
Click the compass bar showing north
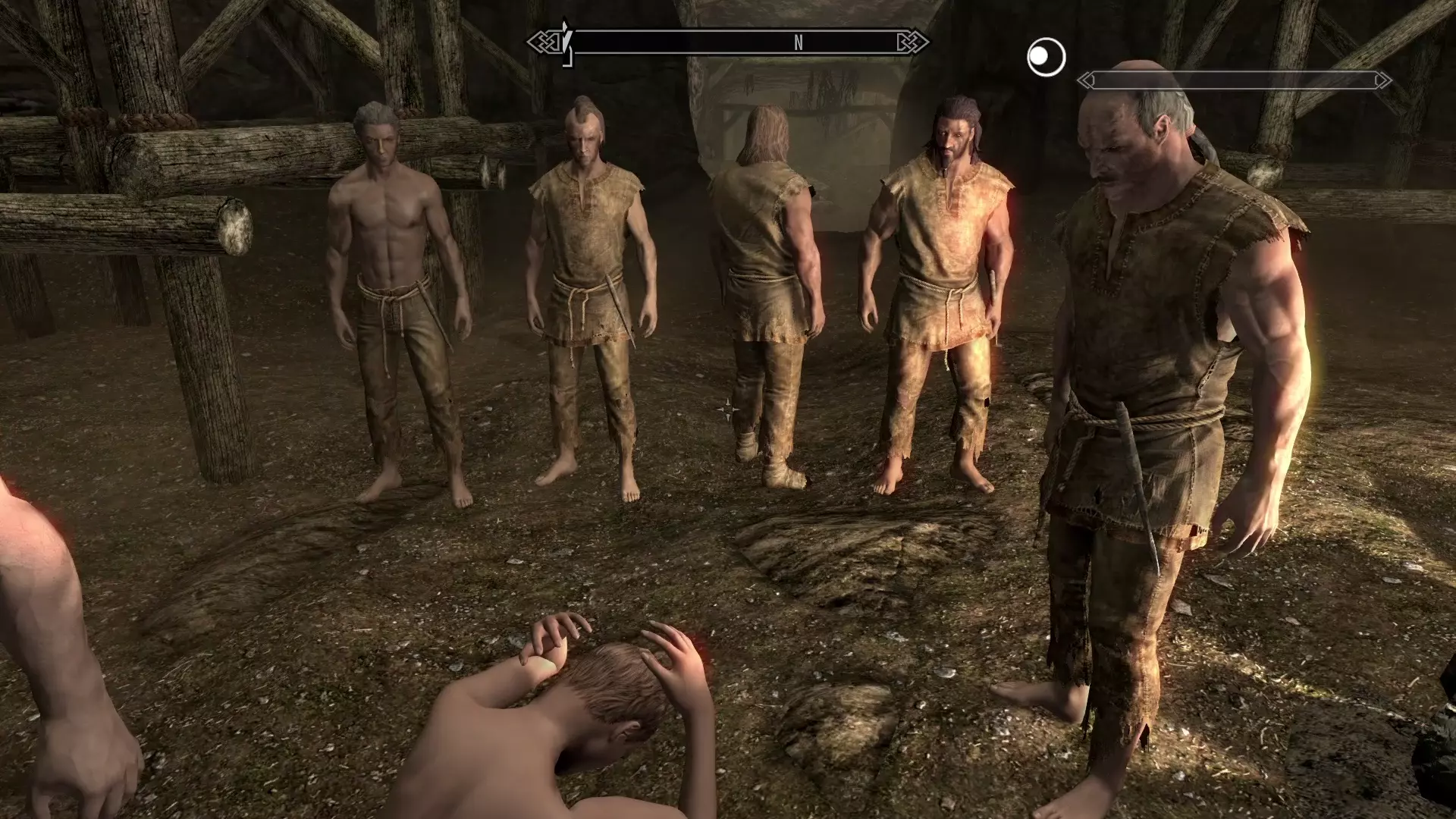729,42
